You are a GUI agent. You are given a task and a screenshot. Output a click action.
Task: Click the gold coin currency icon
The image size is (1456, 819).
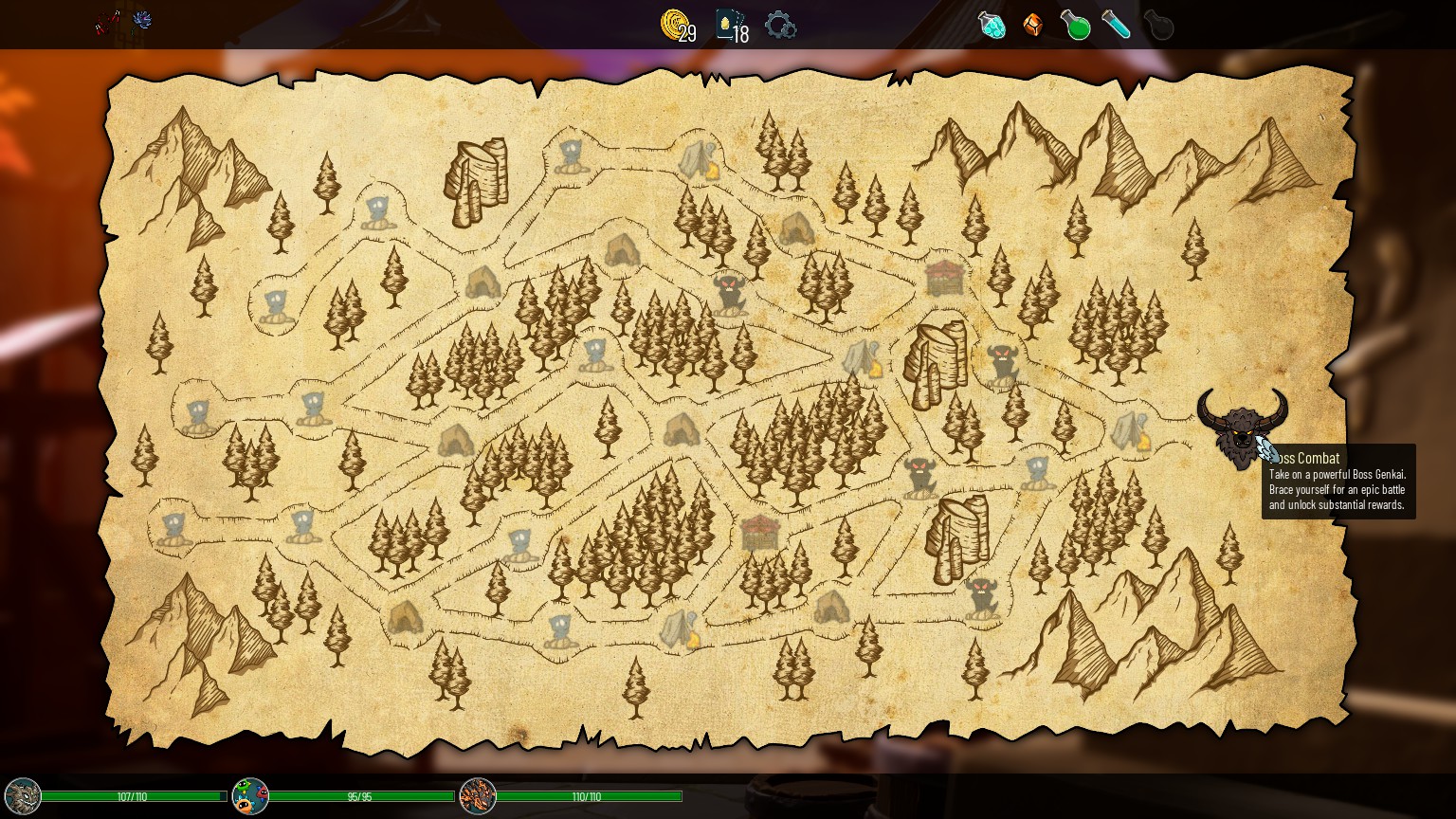pos(675,25)
